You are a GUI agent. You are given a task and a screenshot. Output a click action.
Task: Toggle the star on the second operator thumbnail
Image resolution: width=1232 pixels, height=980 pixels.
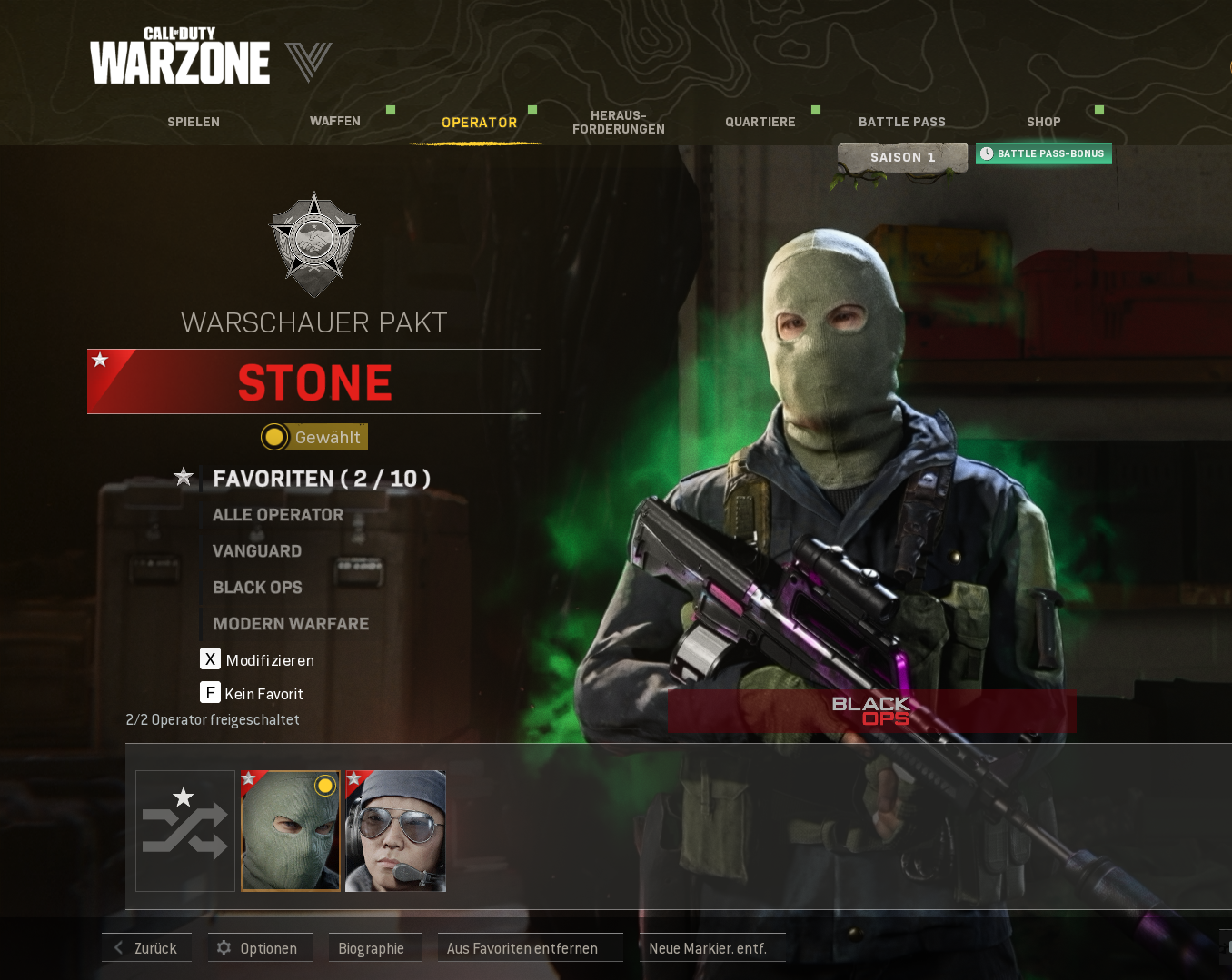click(x=353, y=778)
